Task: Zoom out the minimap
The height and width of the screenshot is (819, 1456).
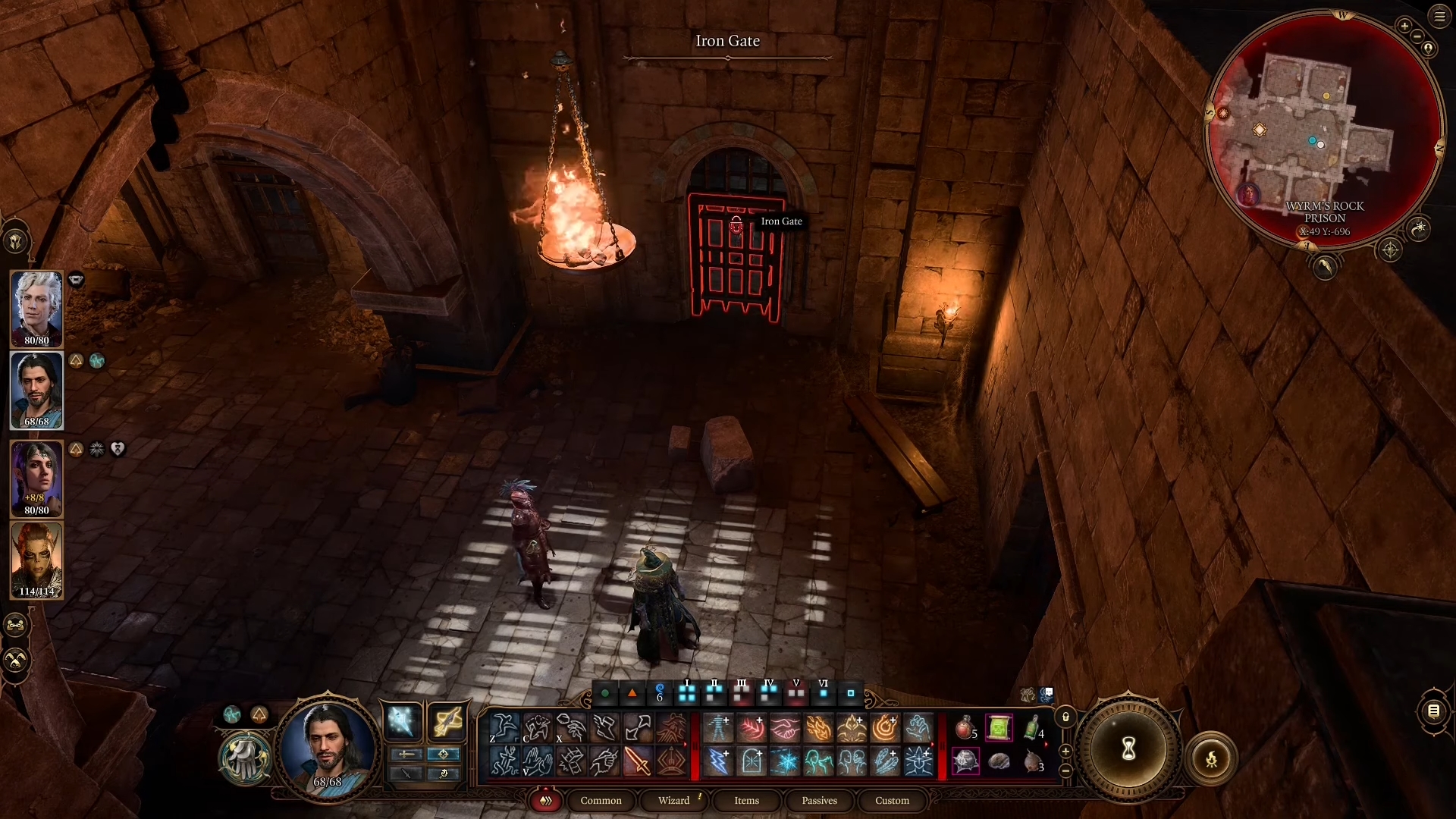Action: pyautogui.click(x=1417, y=36)
